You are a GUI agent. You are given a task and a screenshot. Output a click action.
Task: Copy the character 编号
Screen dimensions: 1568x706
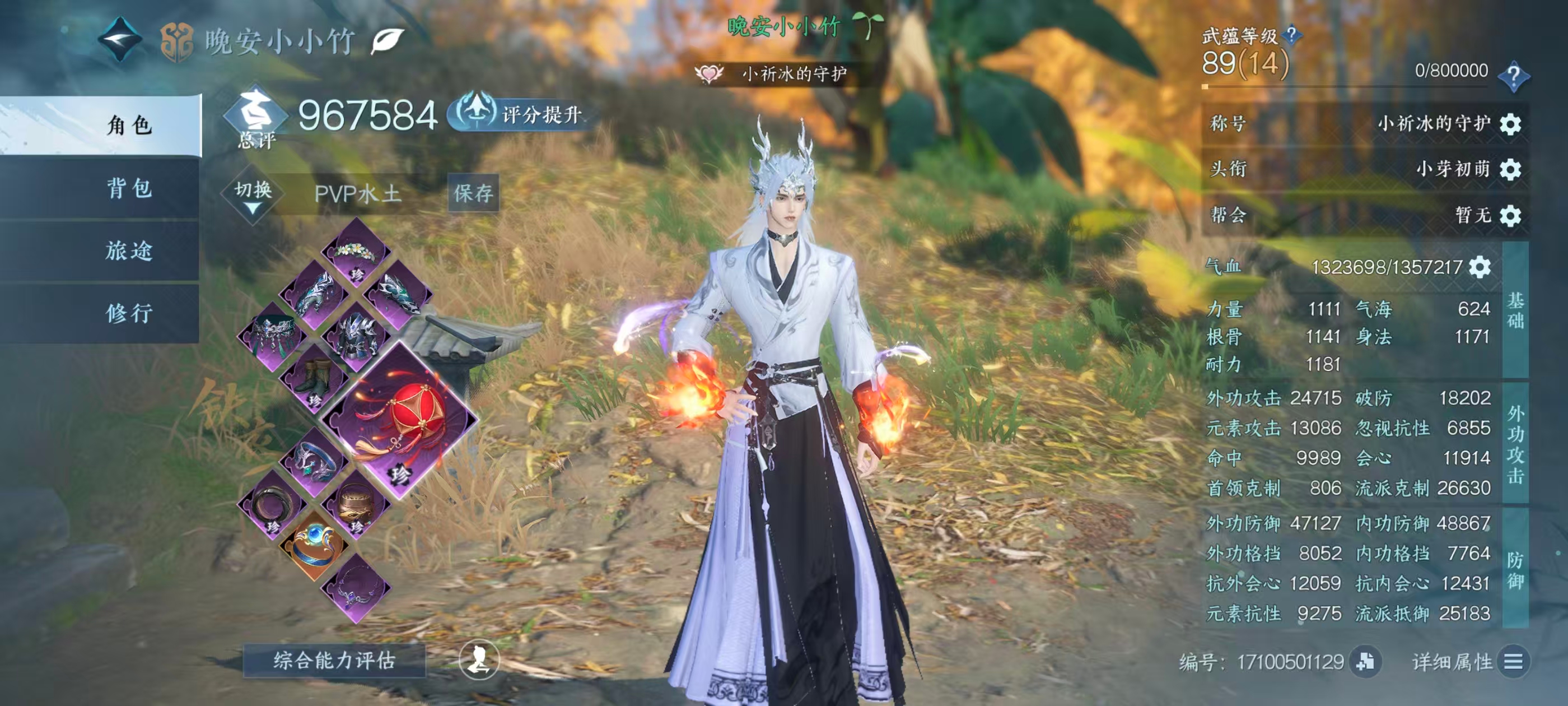click(x=1365, y=661)
